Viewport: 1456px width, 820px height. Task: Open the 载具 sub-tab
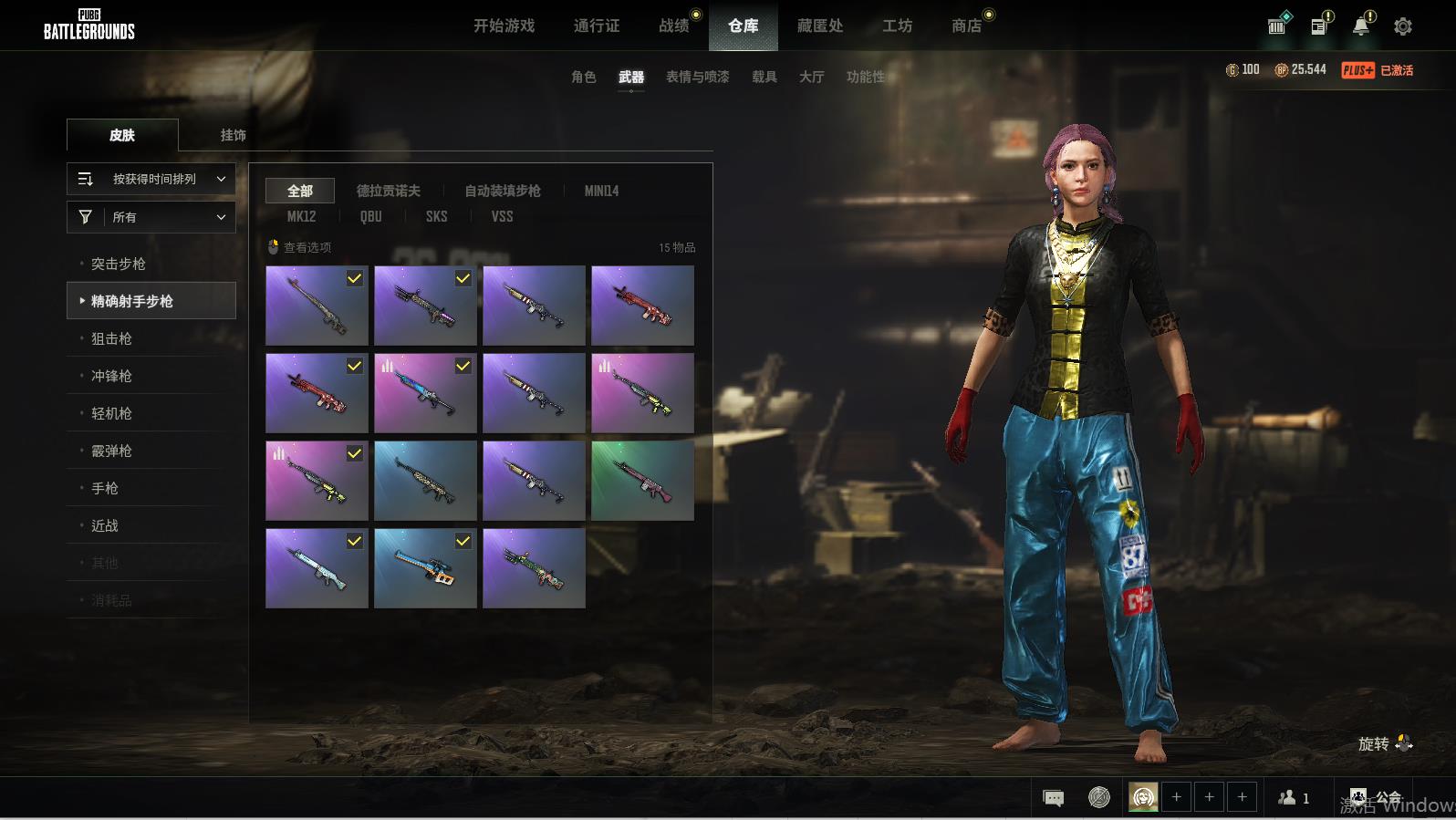tap(764, 77)
